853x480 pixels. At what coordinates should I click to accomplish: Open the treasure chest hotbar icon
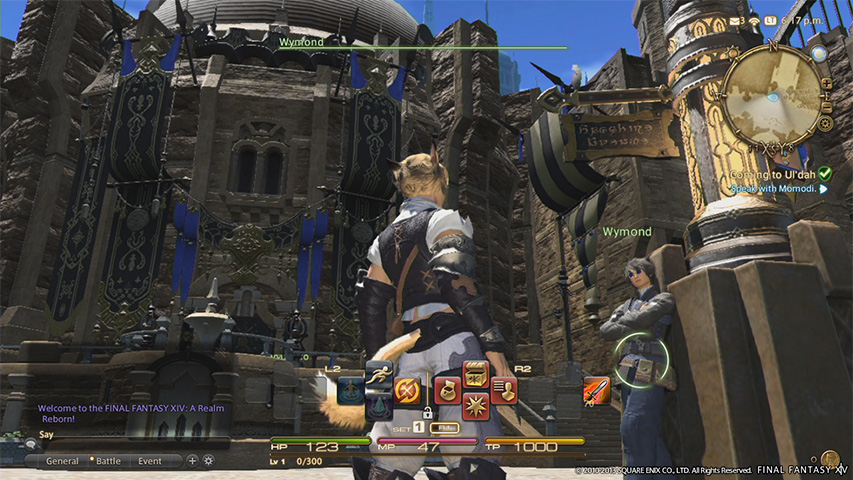coord(475,374)
